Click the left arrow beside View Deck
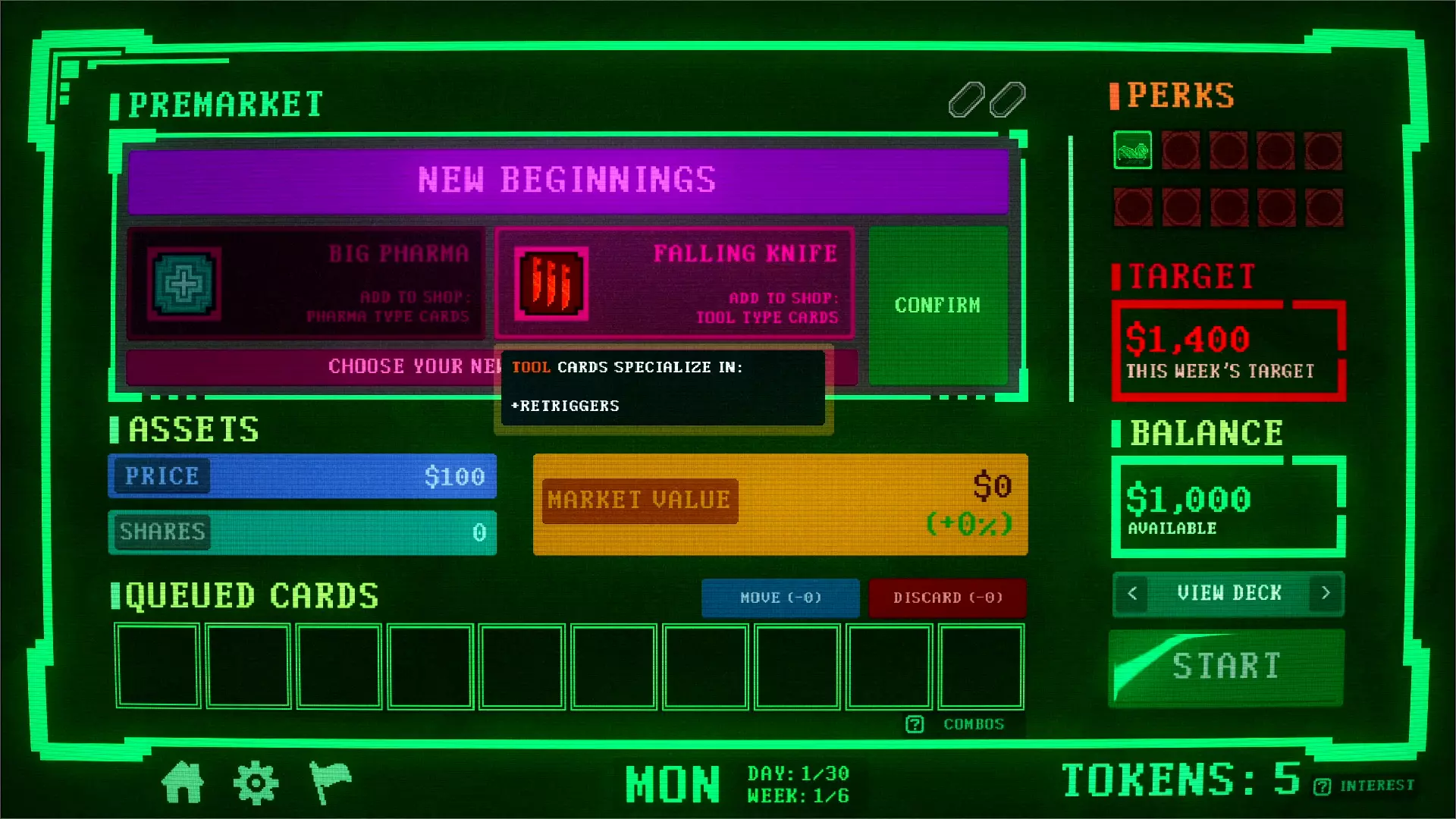The width and height of the screenshot is (1456, 819). 1131,594
